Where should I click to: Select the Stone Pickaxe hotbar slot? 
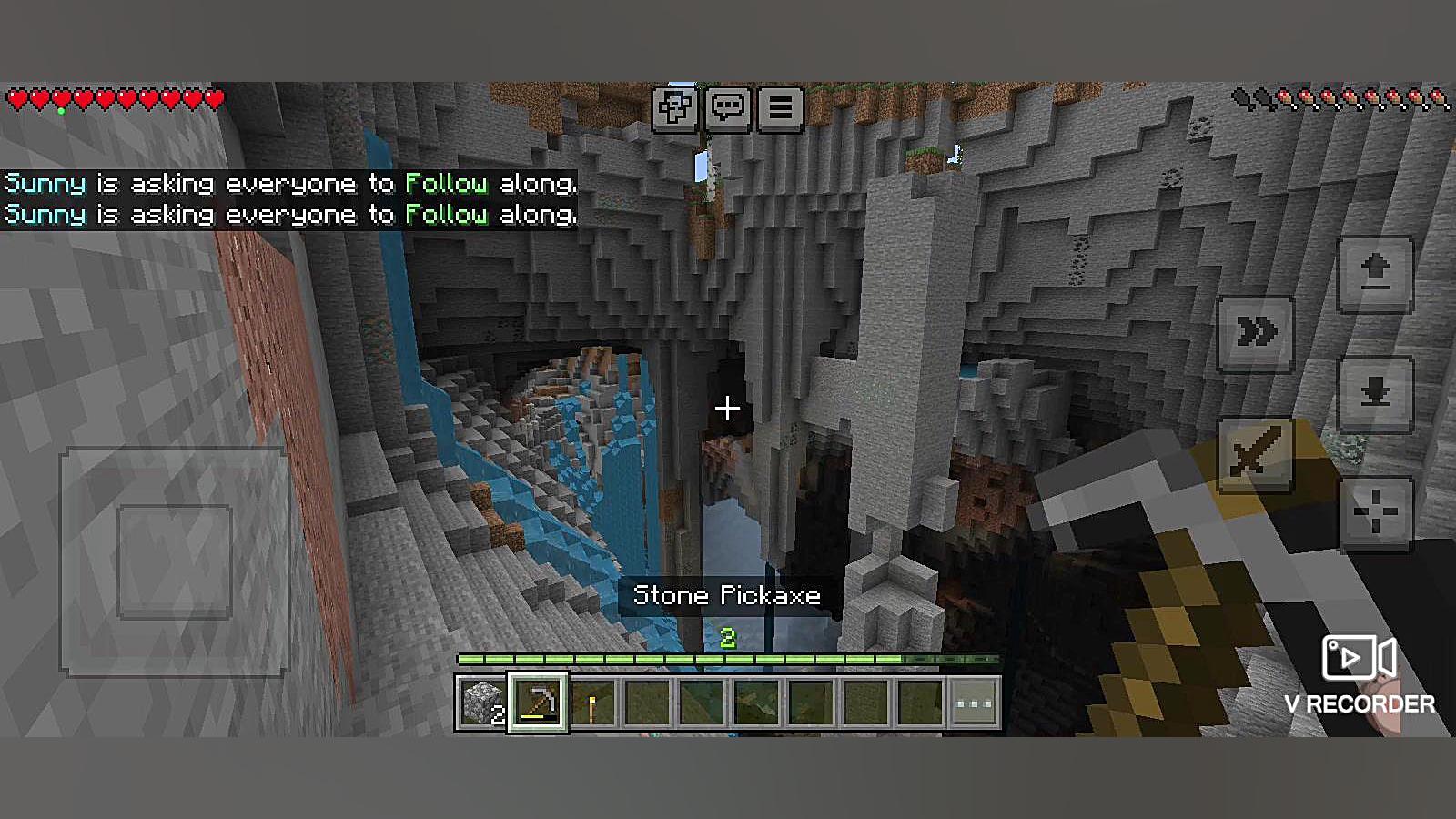point(538,703)
